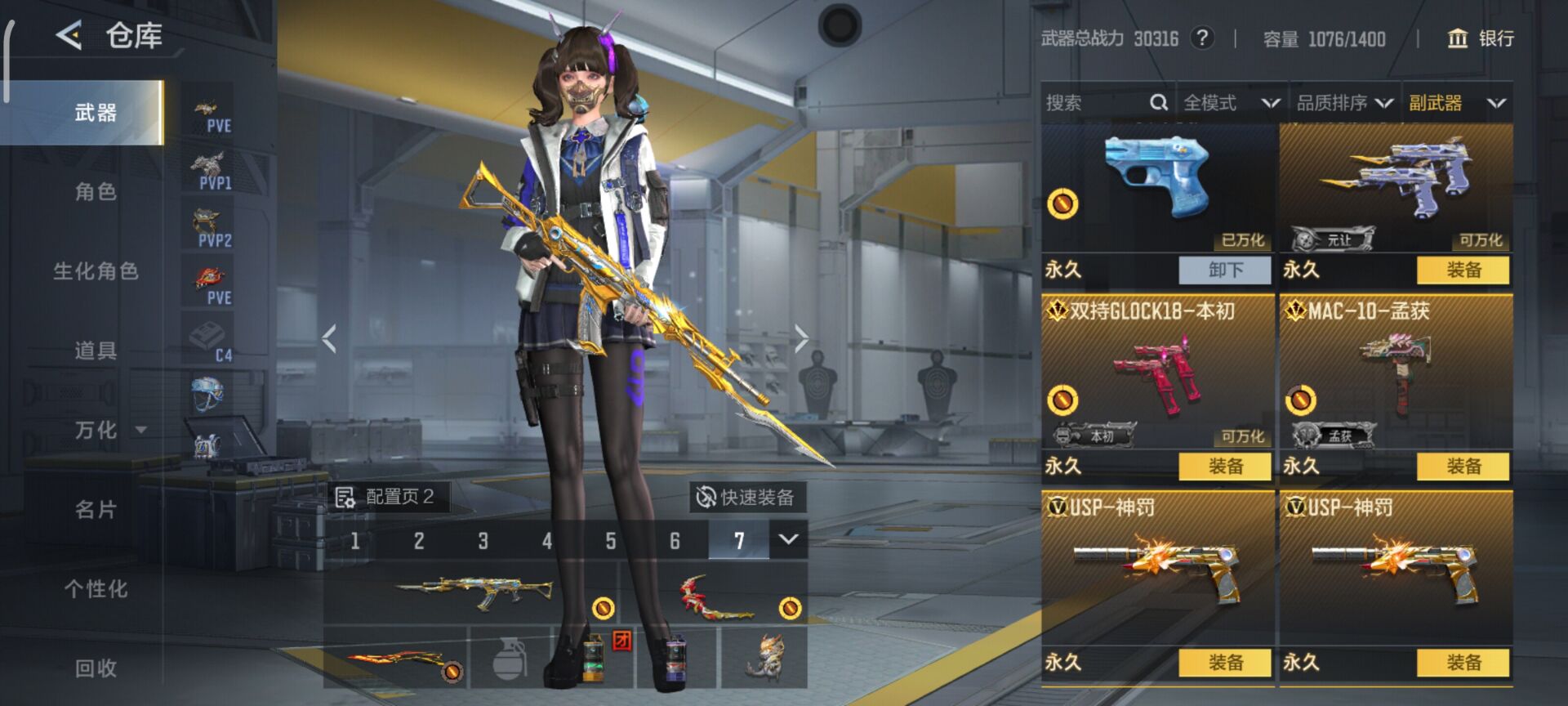Open the 生化角色 category
Screen dimensions: 1568x706
pos(96,271)
